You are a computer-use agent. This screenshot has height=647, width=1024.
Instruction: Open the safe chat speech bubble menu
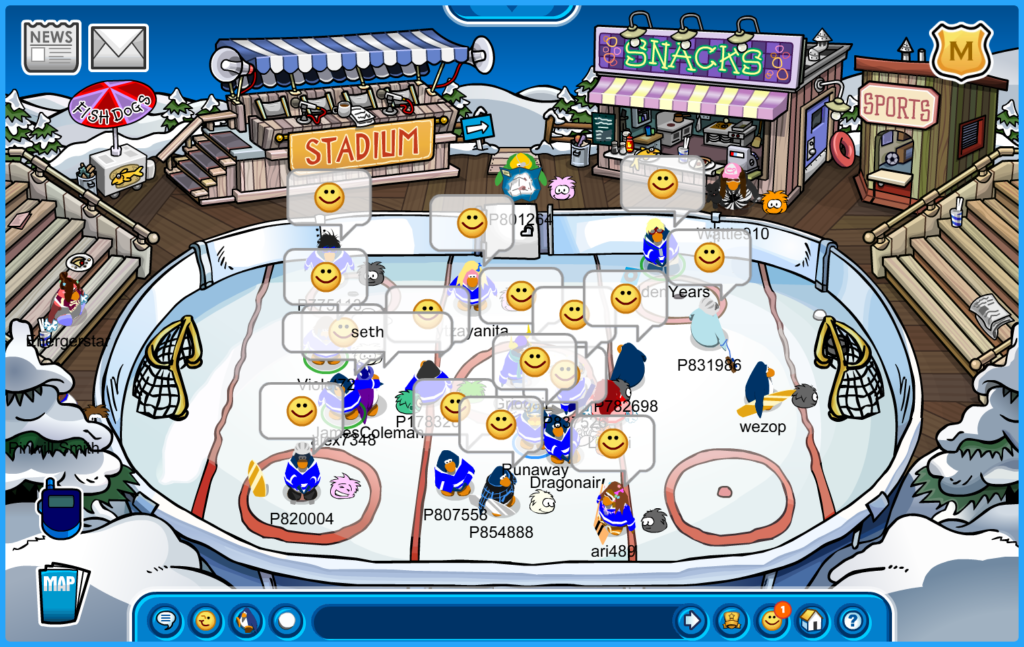[x=167, y=621]
